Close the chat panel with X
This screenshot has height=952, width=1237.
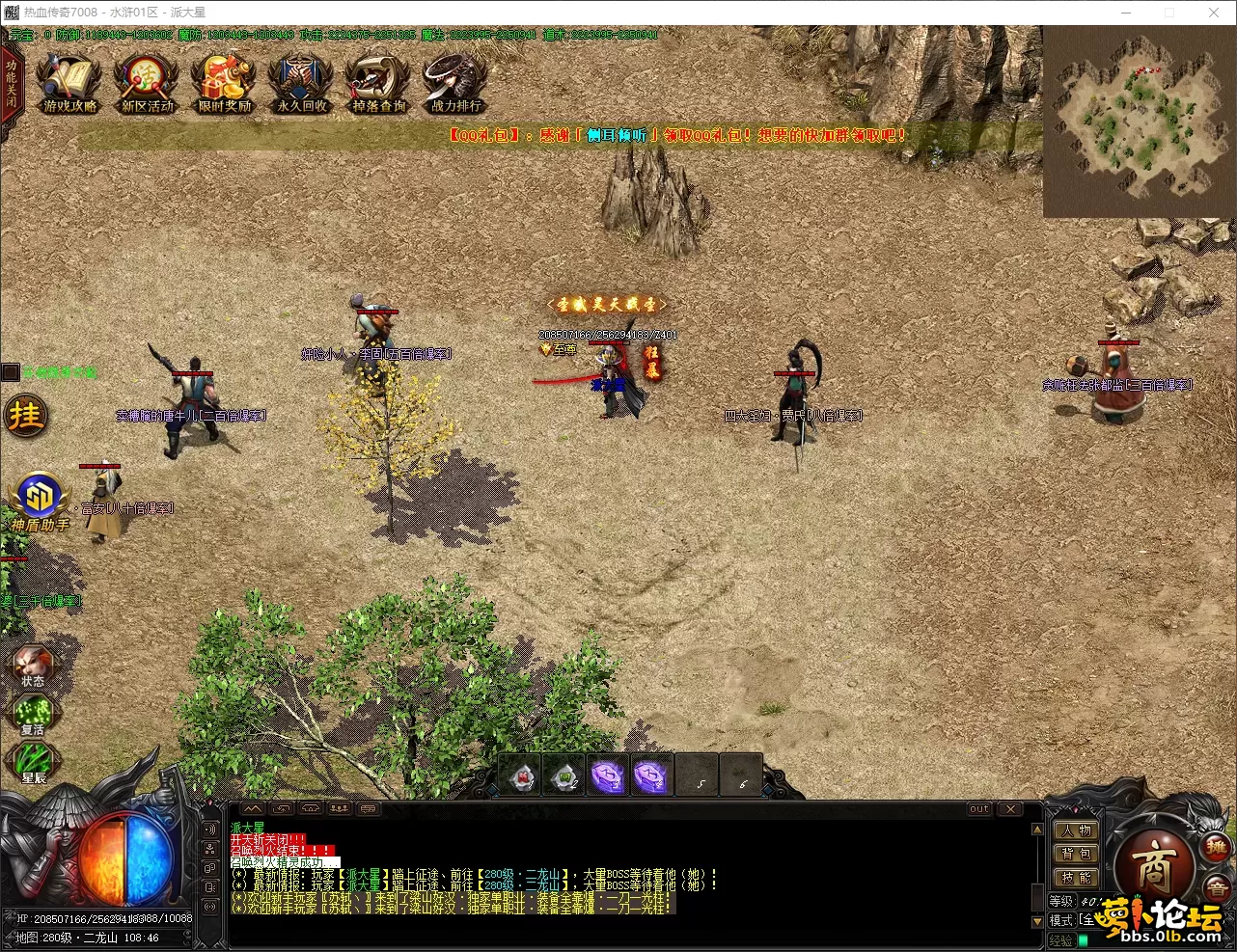pyautogui.click(x=1009, y=809)
